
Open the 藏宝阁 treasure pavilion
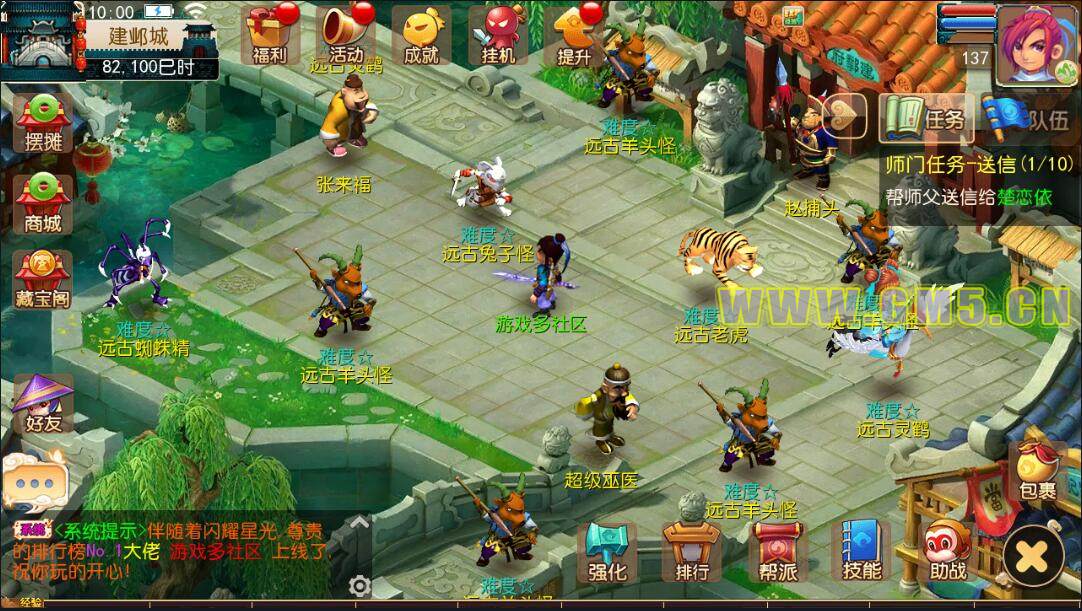point(43,280)
